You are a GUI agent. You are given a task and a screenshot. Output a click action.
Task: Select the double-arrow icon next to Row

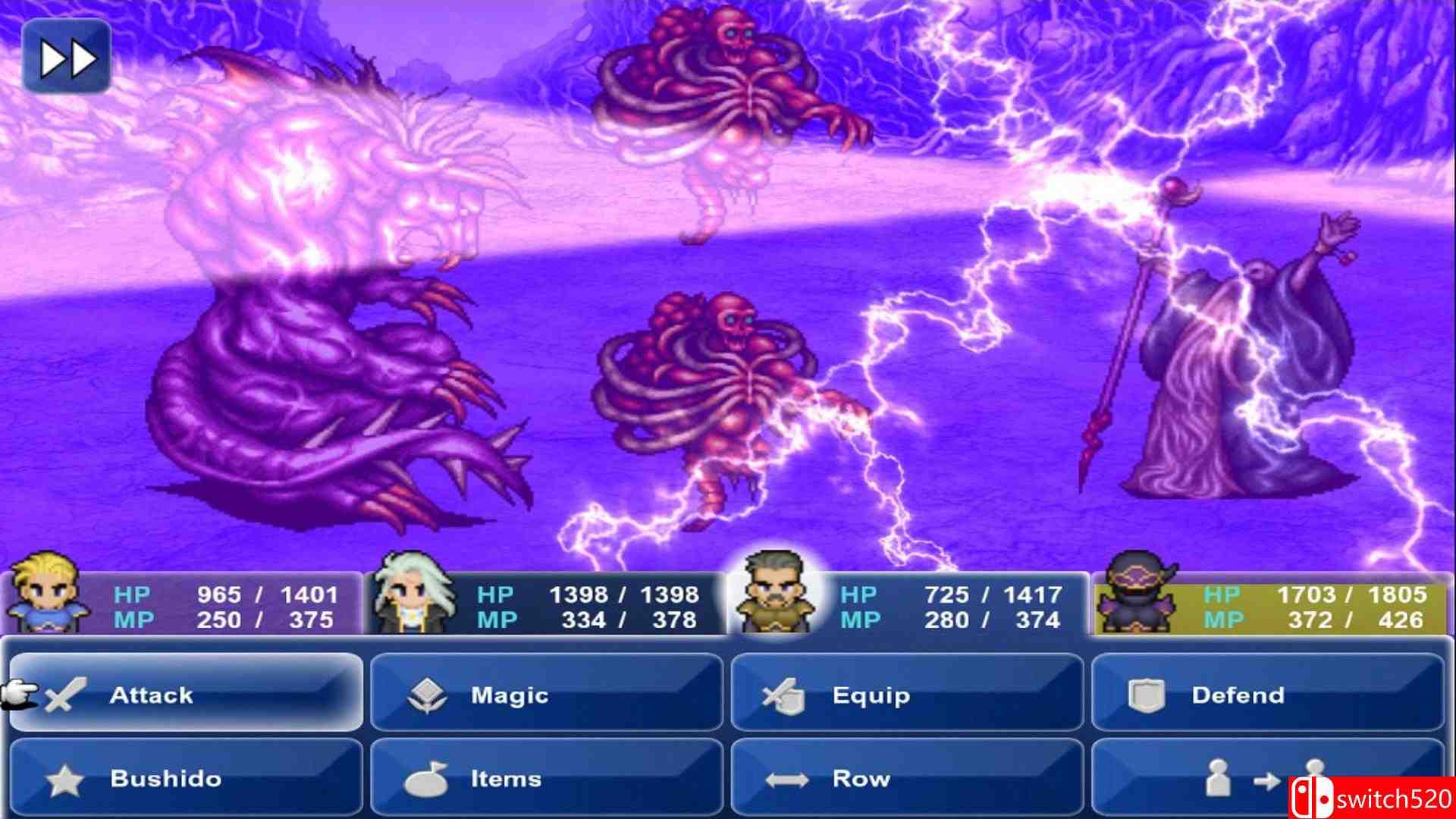pyautogui.click(x=789, y=778)
